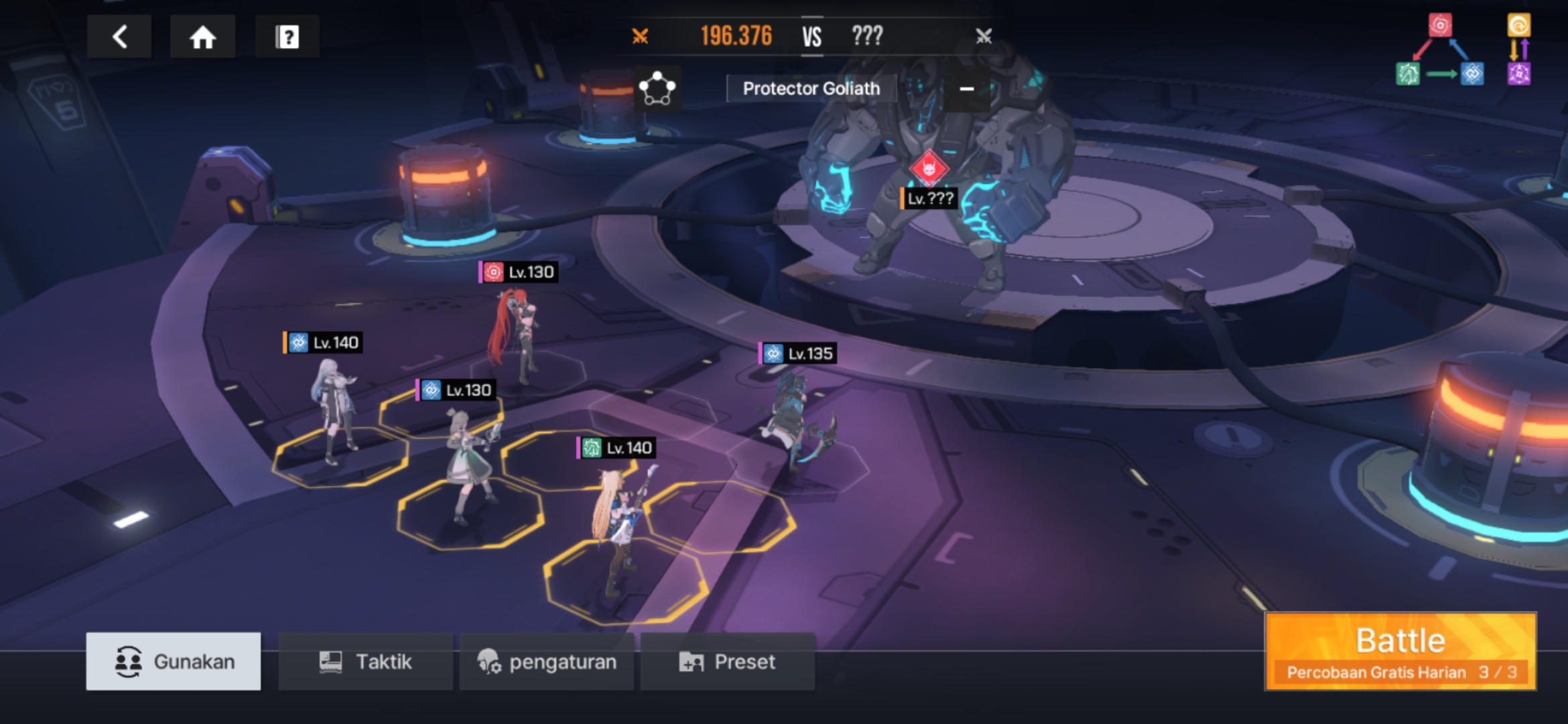The width and height of the screenshot is (1568, 724).
Task: Go back with the left arrow button
Action: tap(119, 37)
